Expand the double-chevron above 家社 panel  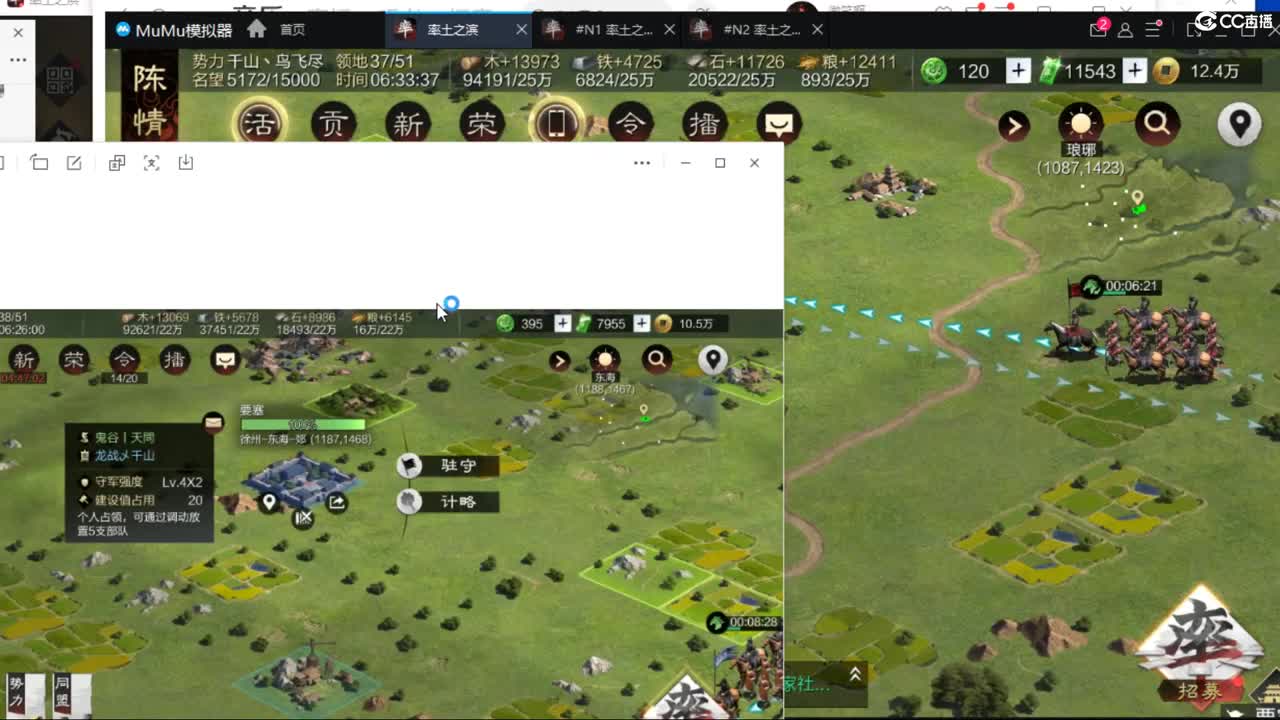[x=855, y=674]
